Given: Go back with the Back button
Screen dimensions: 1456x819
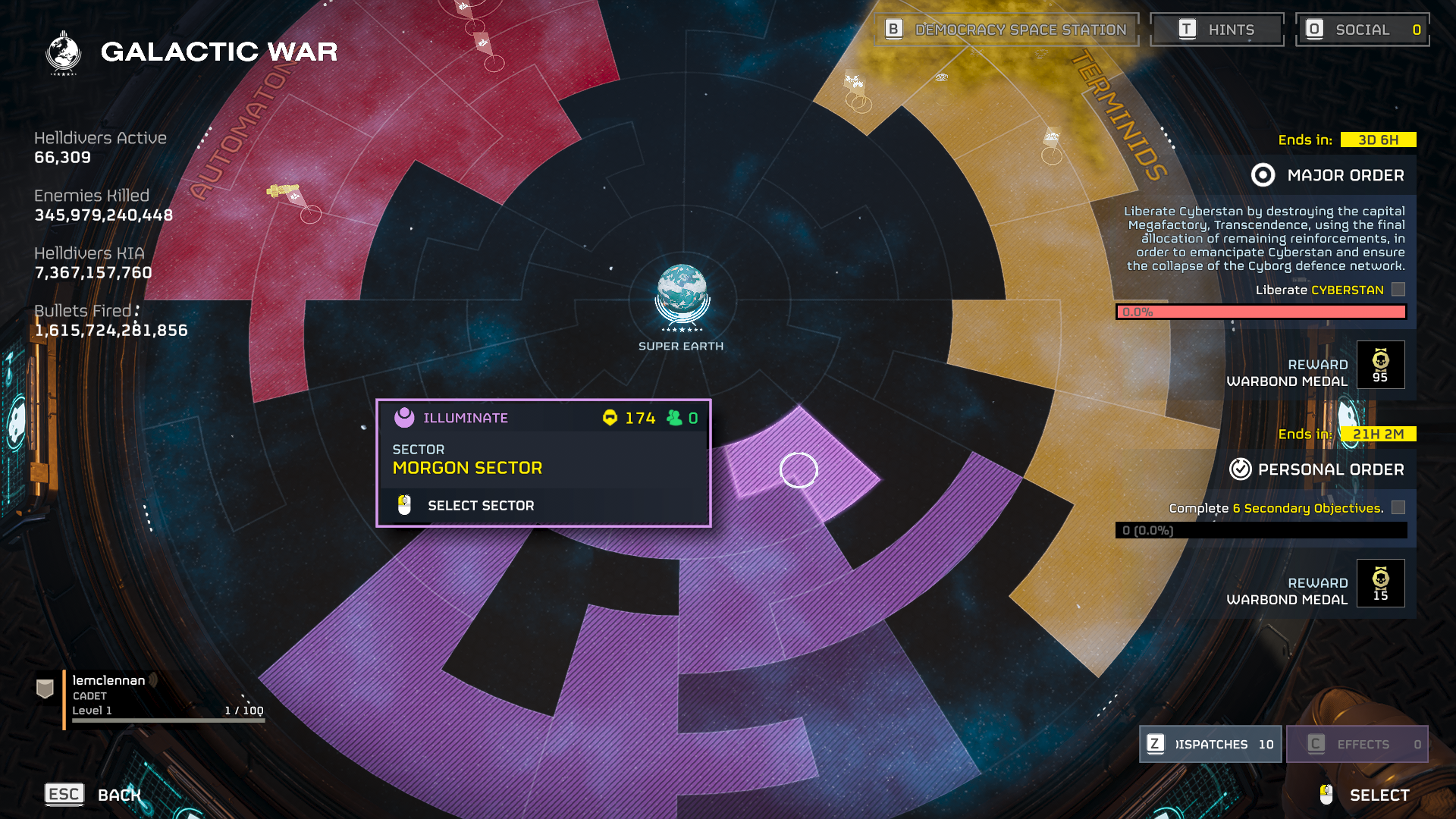Looking at the screenshot, I should [94, 794].
